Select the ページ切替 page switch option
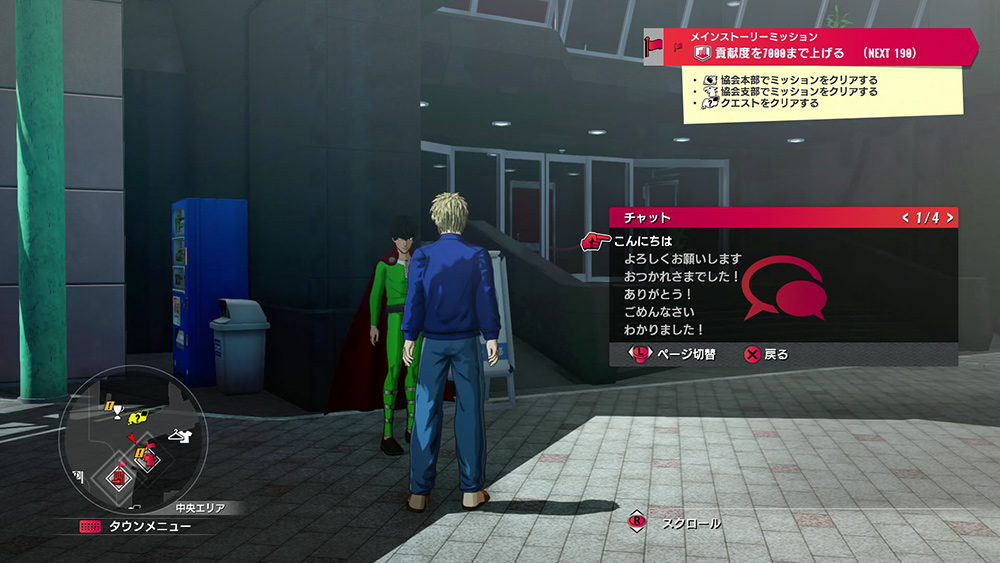Image resolution: width=1000 pixels, height=563 pixels. [x=677, y=354]
